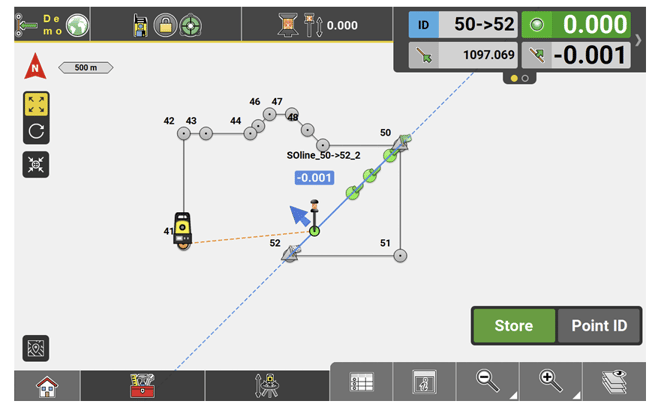The image size is (670, 410).
Task: Expand the info panel side arrow
Action: (639, 40)
